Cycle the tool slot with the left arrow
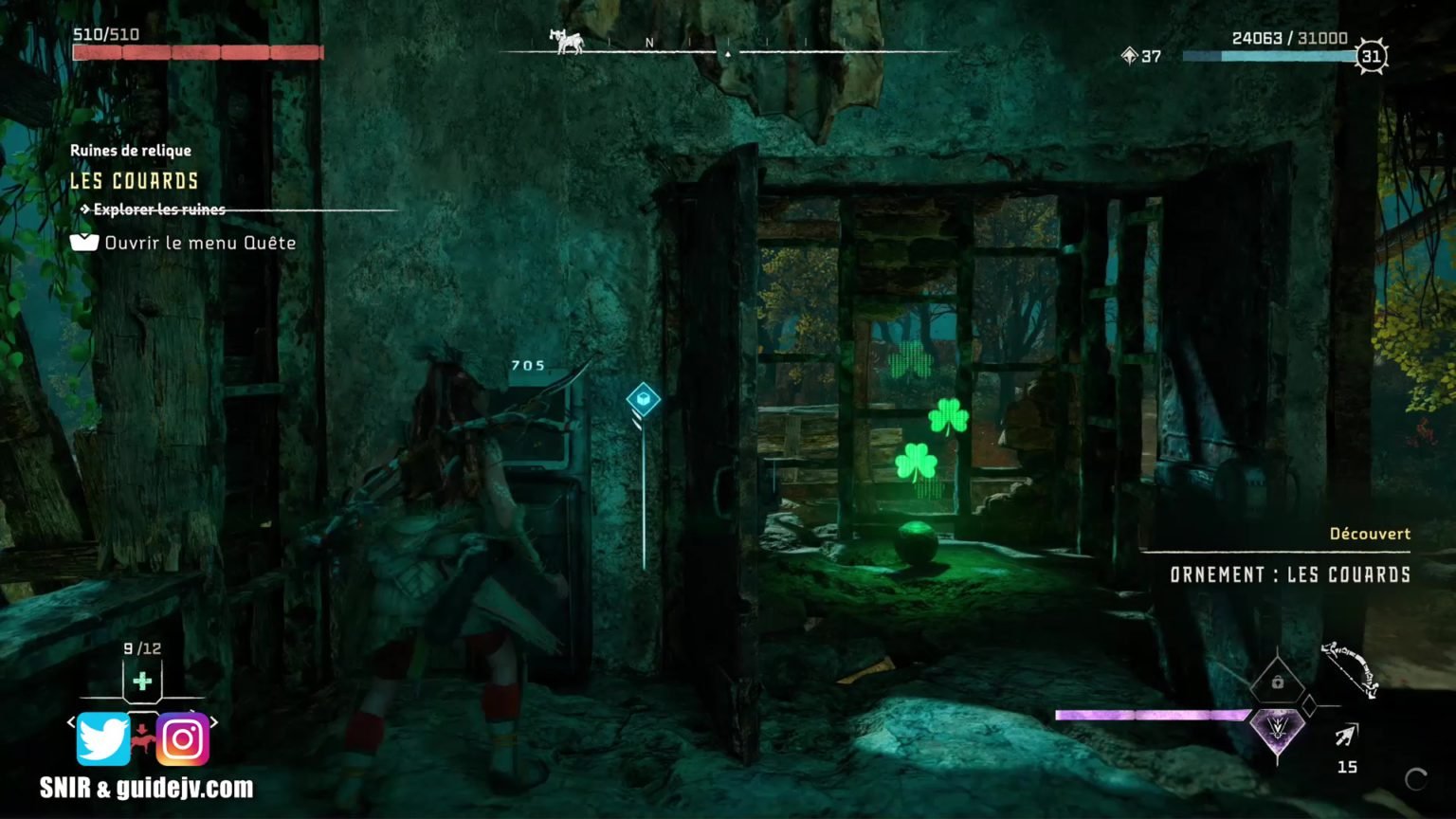The width and height of the screenshot is (1456, 819). tap(71, 722)
